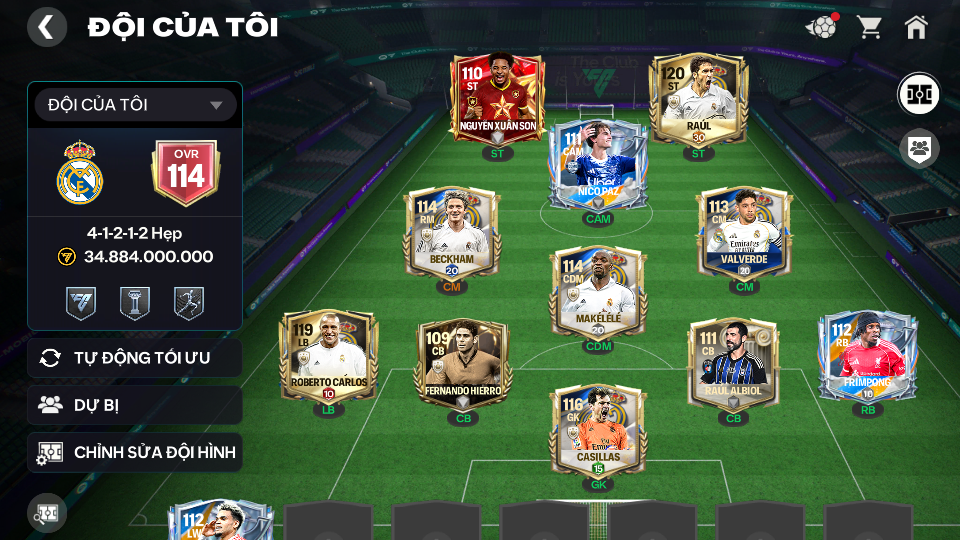Click TỰ ĐỘNG TỐI ƯU auto-optimize button

[x=135, y=357]
